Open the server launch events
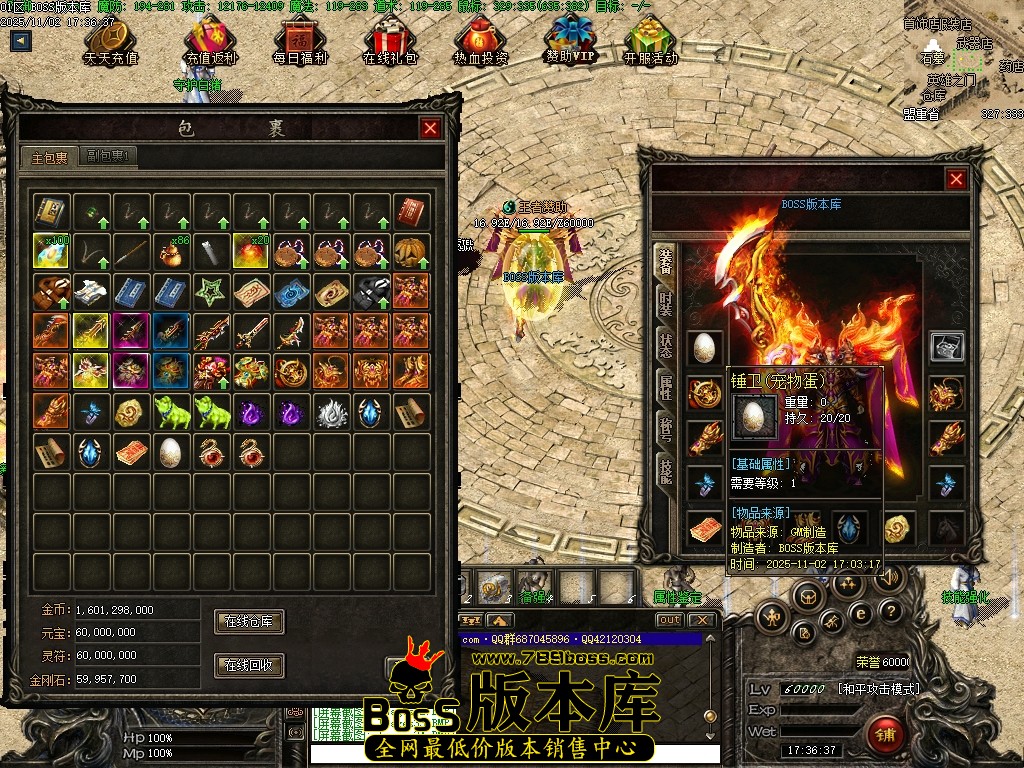This screenshot has height=768, width=1024. [650, 40]
